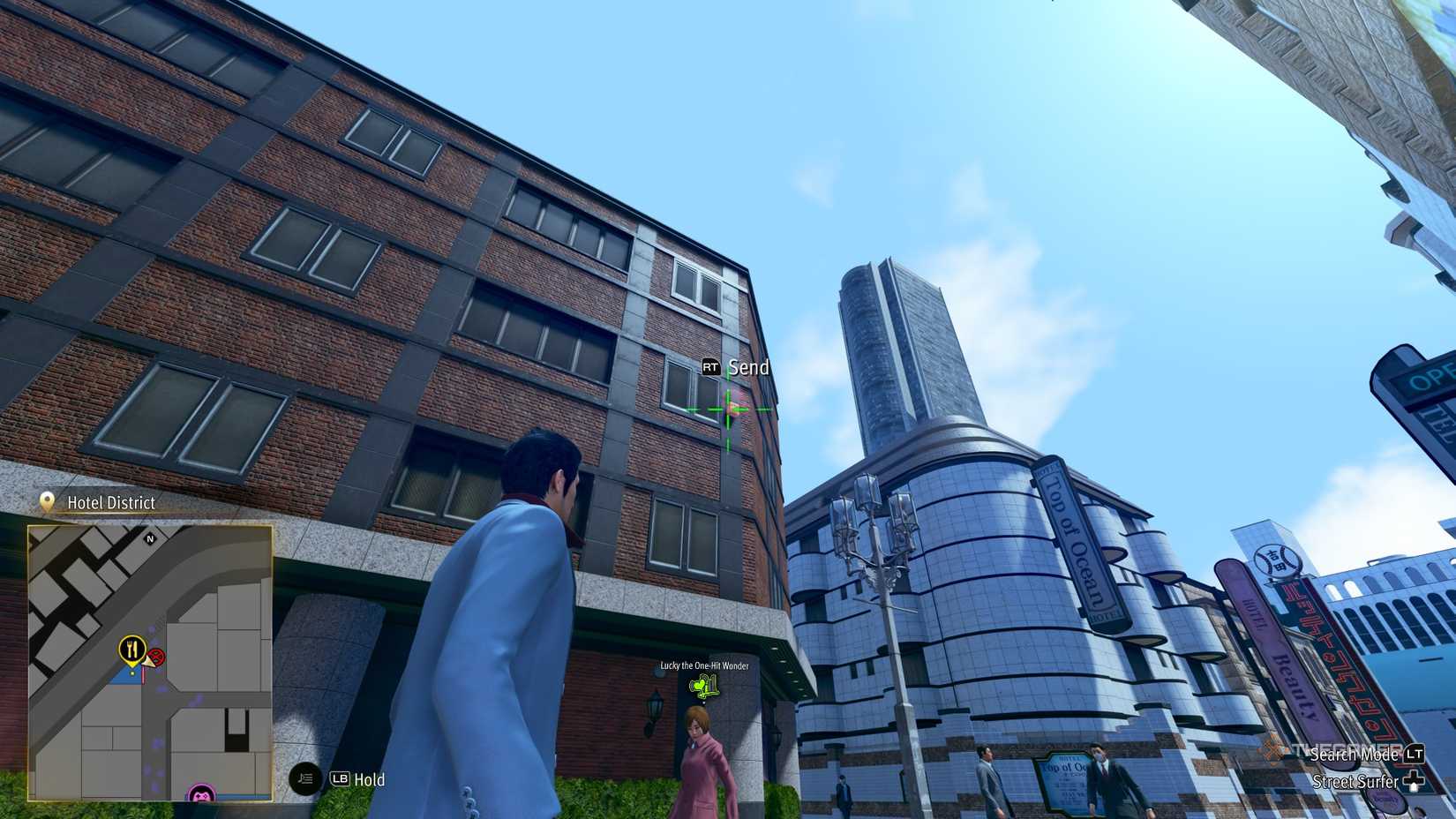Image resolution: width=1456 pixels, height=819 pixels.
Task: Click the LB button prompt beside Hold
Action: [341, 778]
